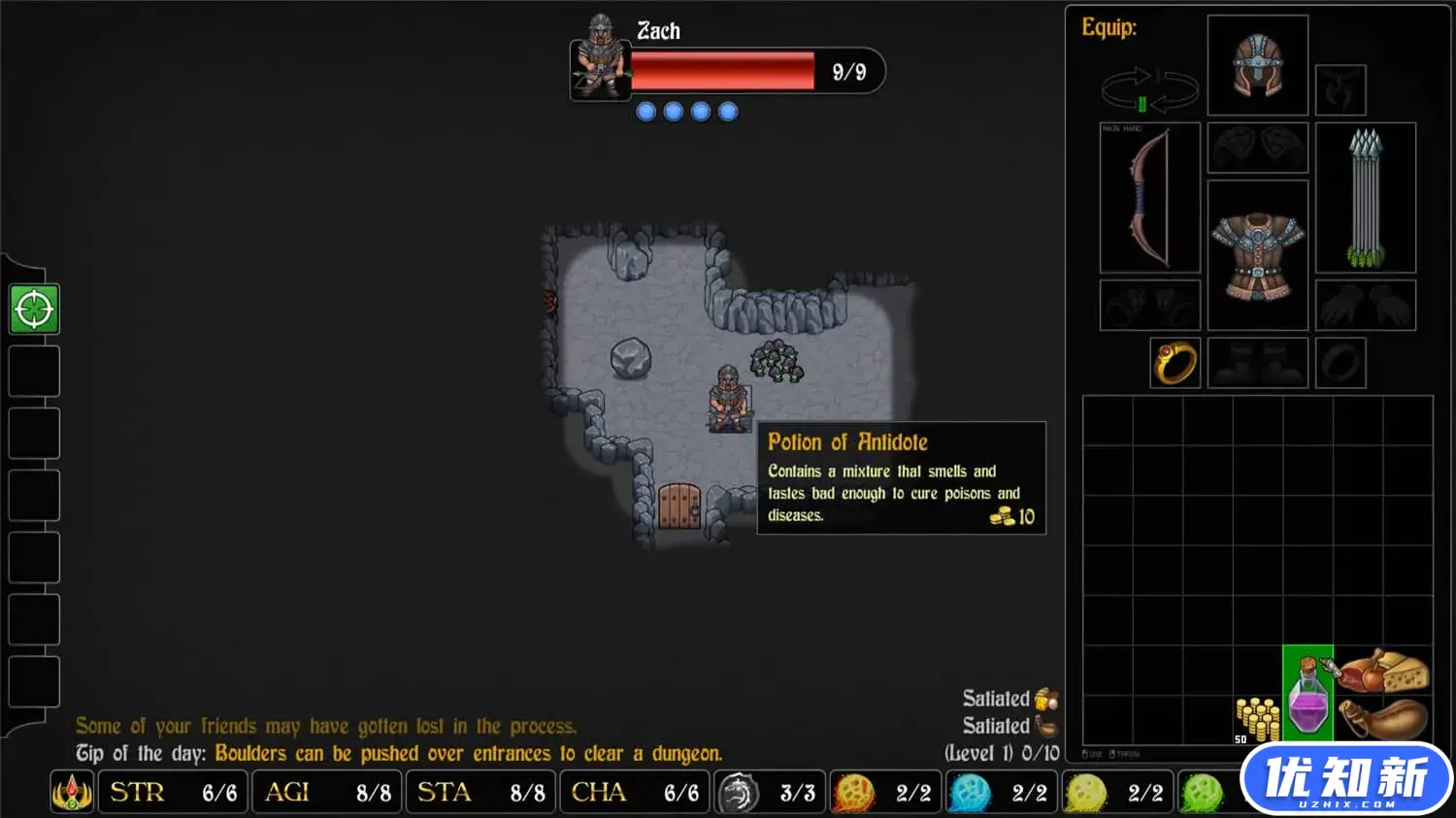
Task: Select the gold coins stack
Action: pos(1256,719)
